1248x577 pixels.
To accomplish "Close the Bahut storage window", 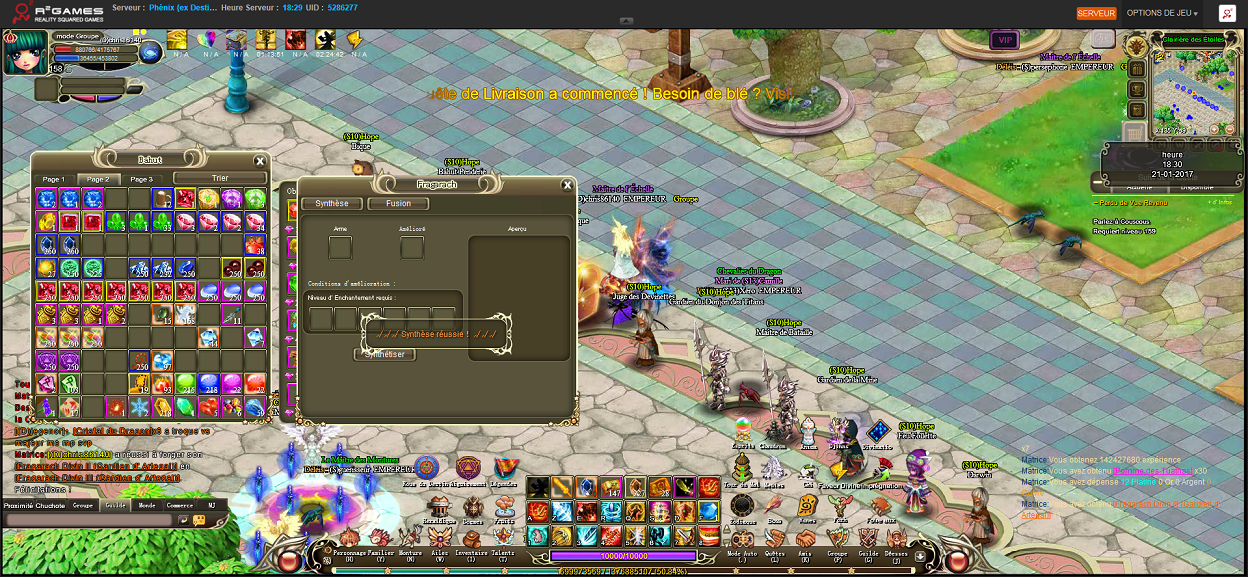I will click(260, 160).
